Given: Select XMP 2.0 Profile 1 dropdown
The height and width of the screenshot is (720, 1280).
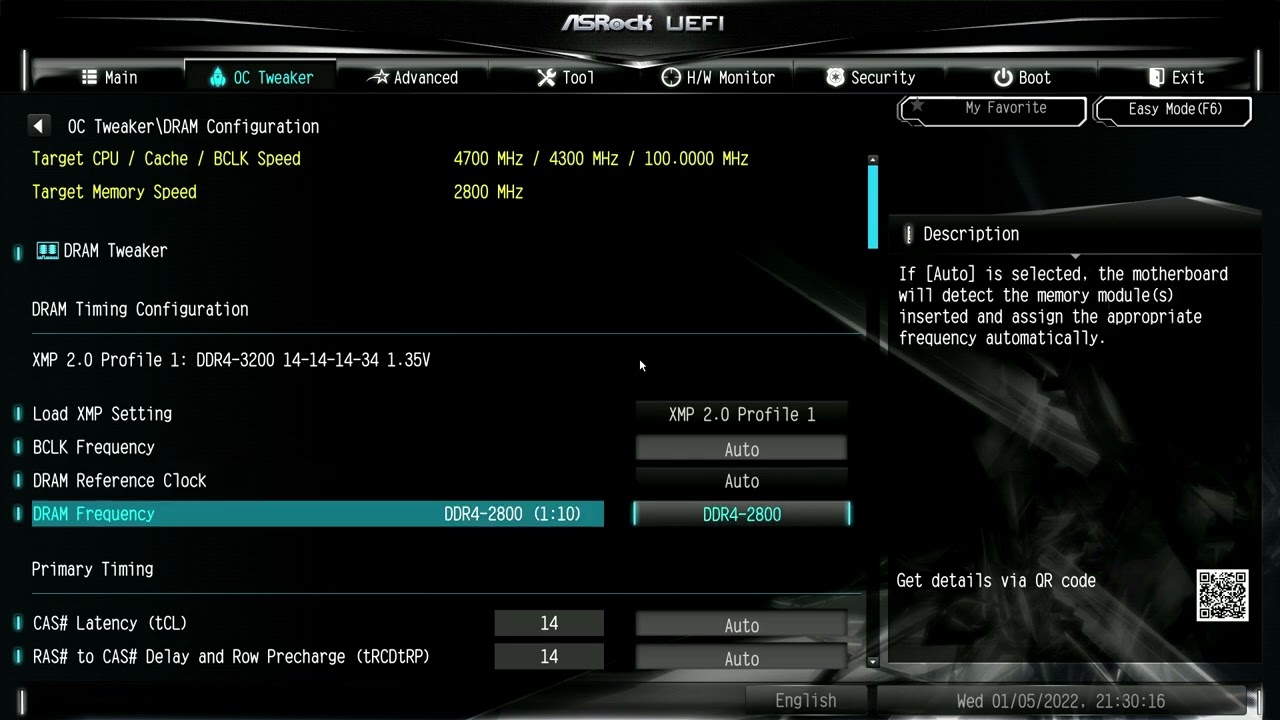Looking at the screenshot, I should 741,414.
